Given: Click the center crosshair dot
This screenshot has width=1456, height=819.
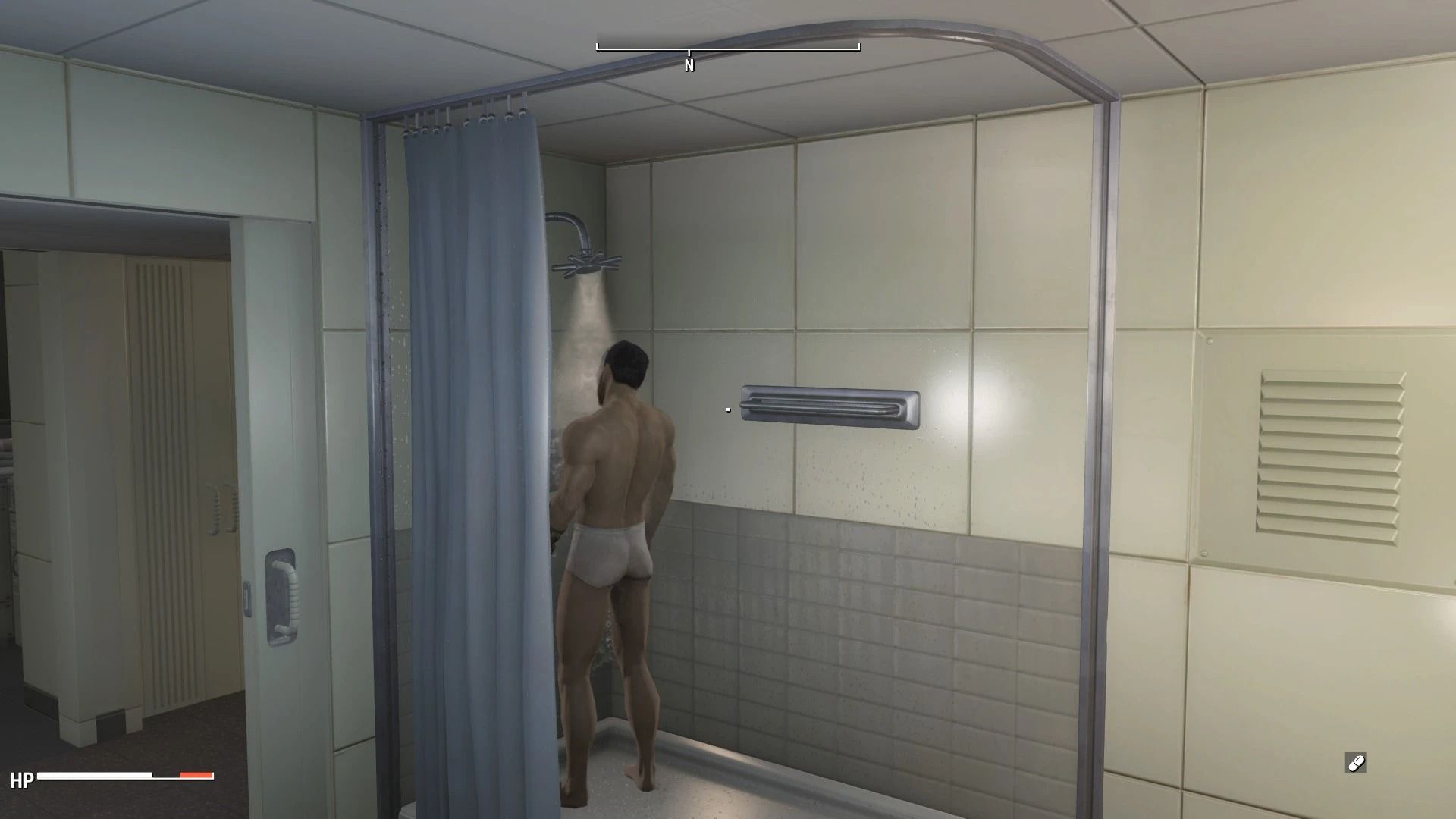Looking at the screenshot, I should point(727,409).
